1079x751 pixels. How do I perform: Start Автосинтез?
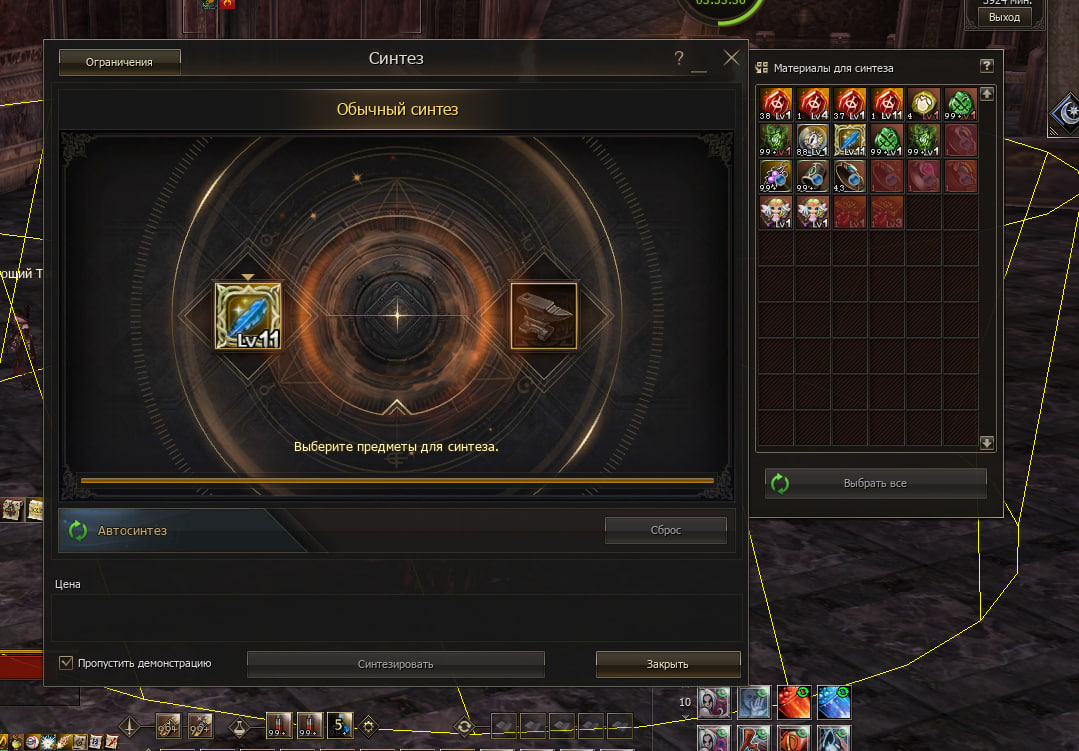tap(132, 531)
